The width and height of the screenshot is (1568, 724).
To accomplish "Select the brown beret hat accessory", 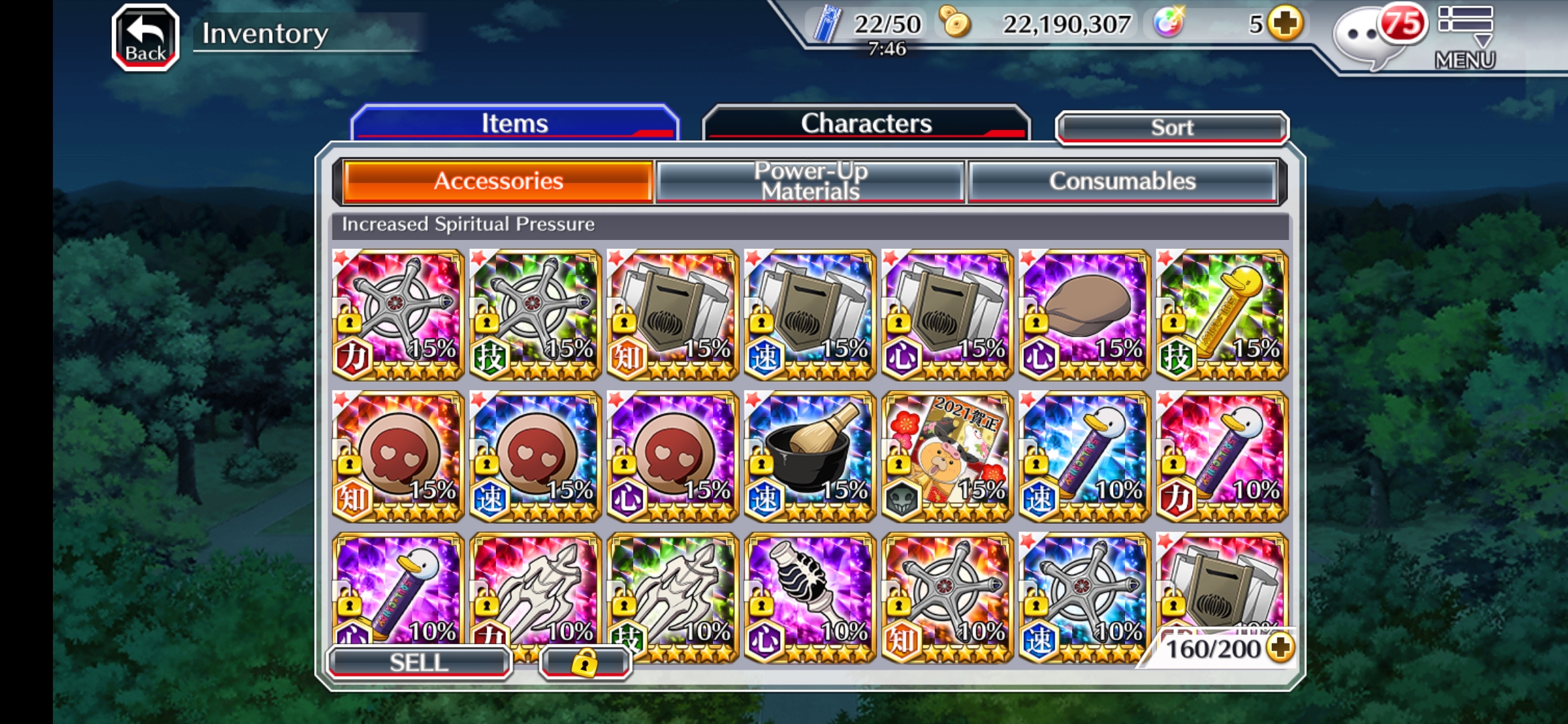I will 1084,314.
